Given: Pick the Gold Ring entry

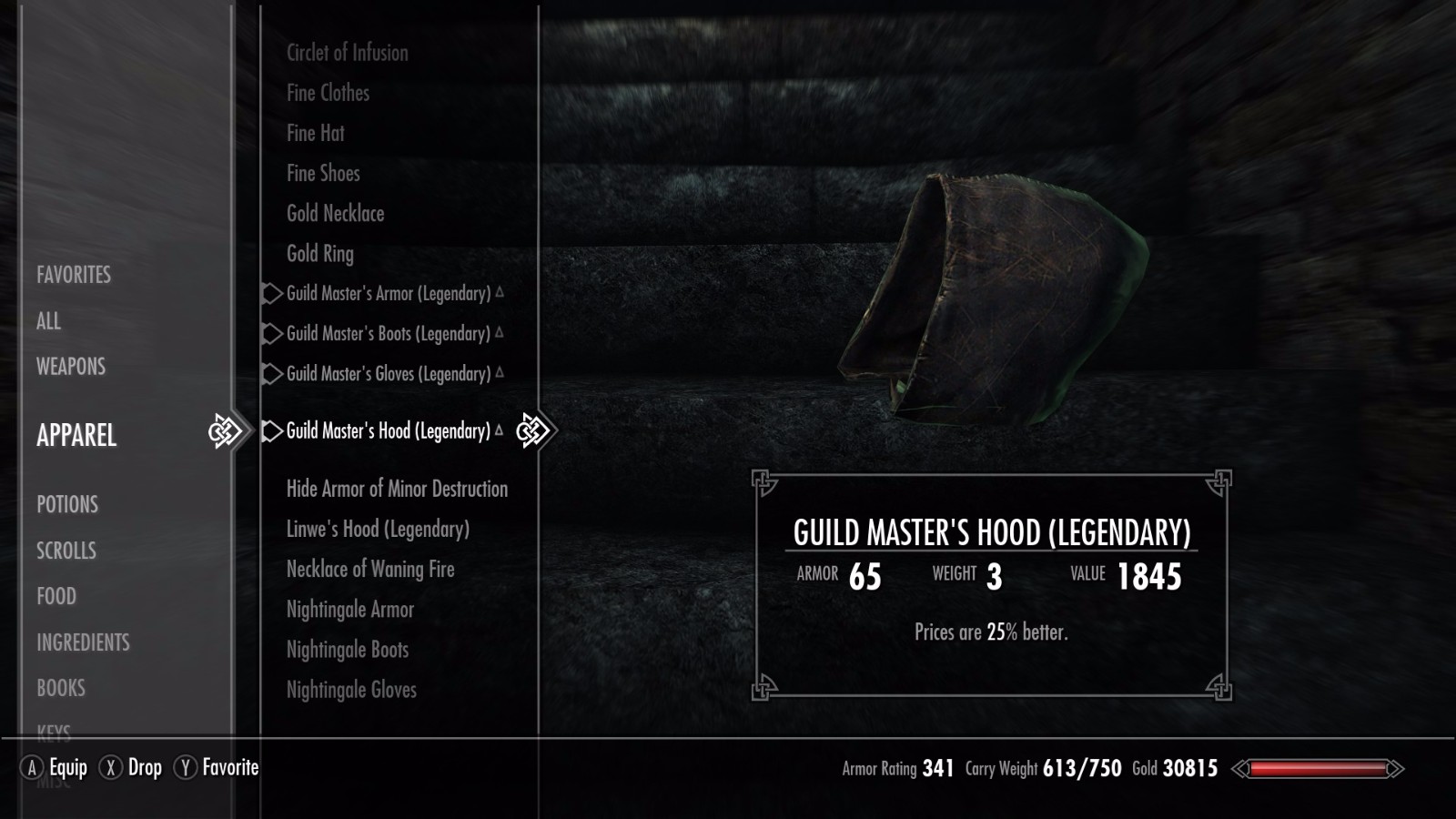Looking at the screenshot, I should click(x=319, y=254).
